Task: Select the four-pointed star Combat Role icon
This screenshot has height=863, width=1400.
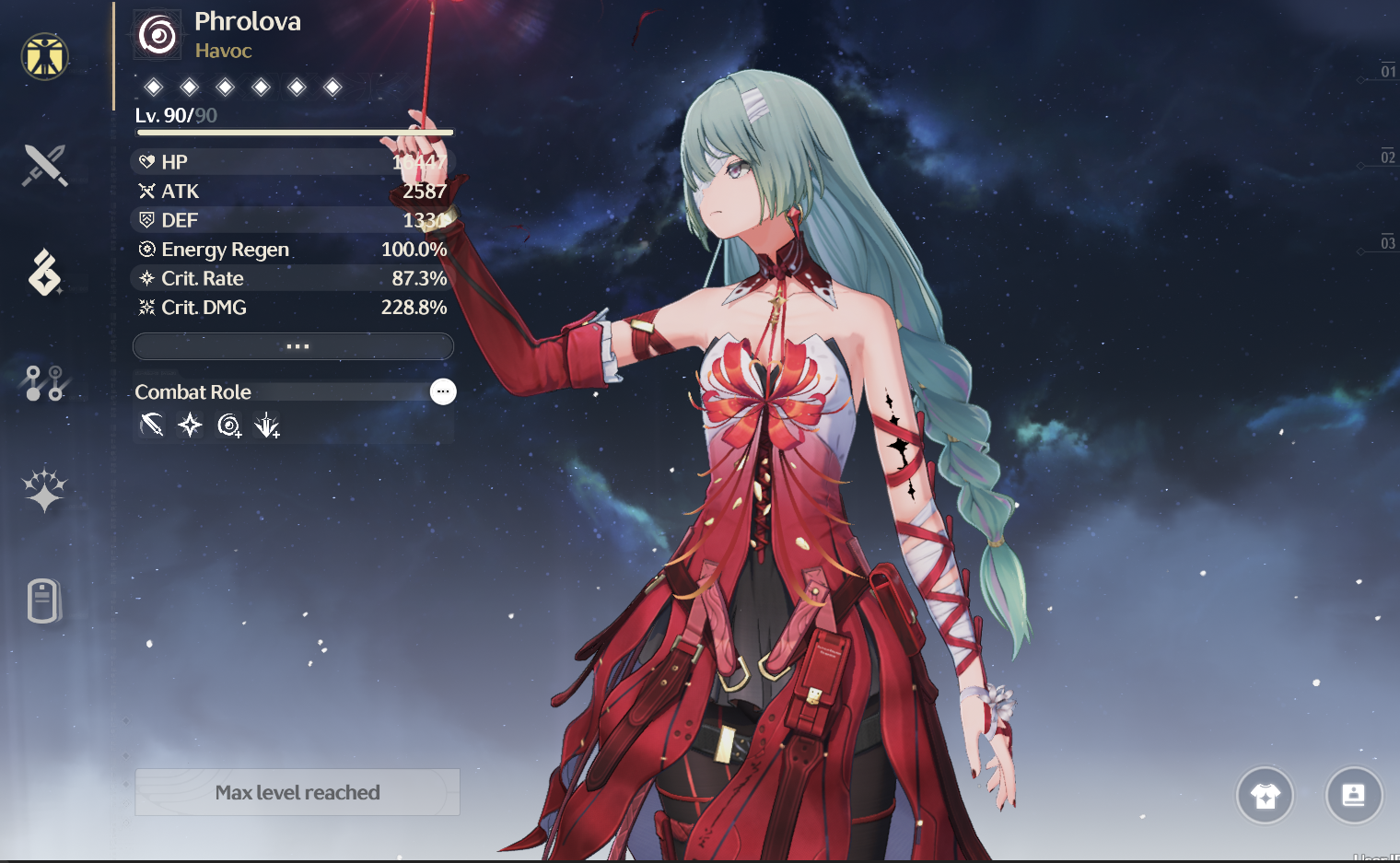Action: (190, 425)
